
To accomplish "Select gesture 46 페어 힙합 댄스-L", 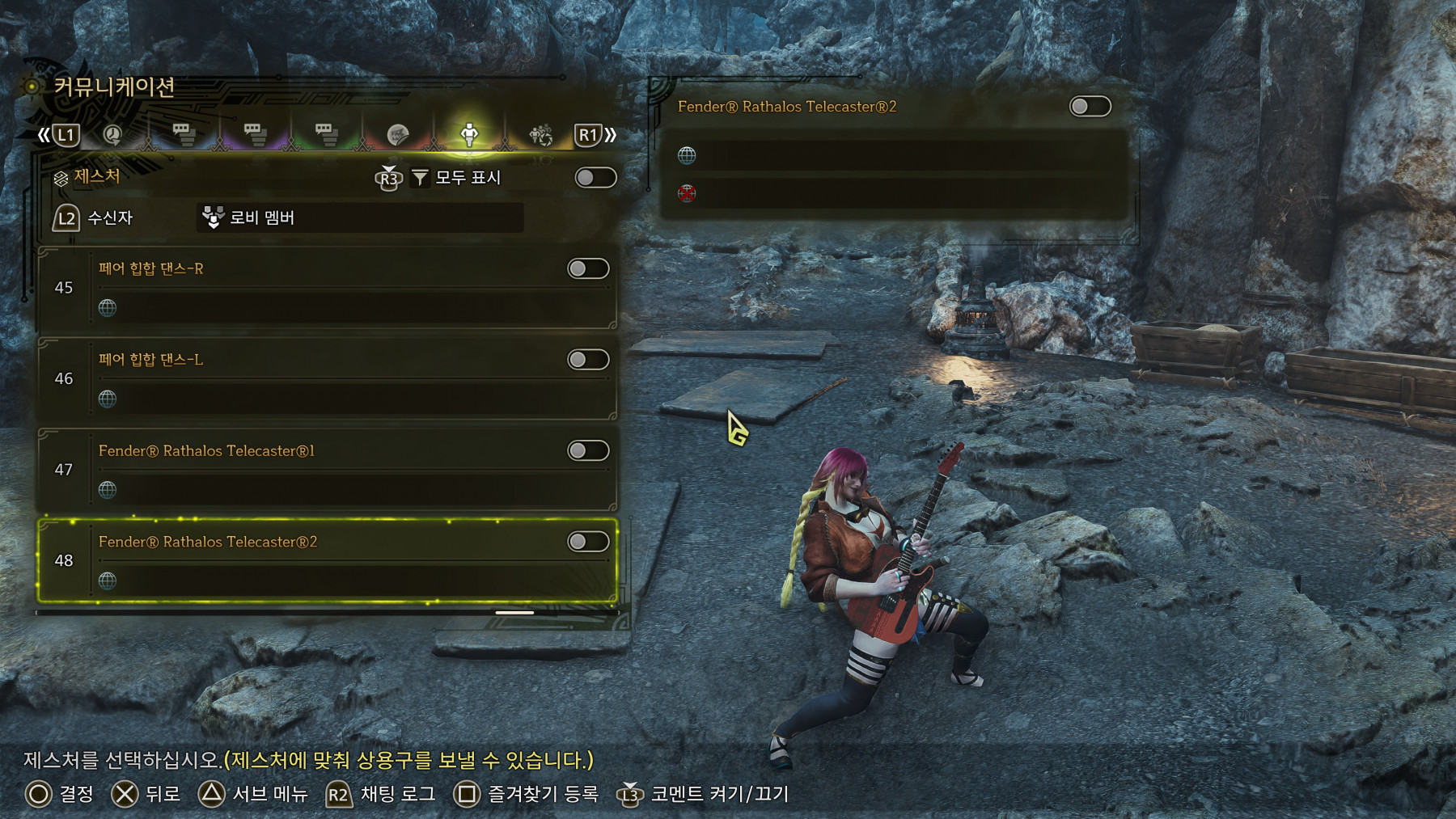I will point(324,380).
